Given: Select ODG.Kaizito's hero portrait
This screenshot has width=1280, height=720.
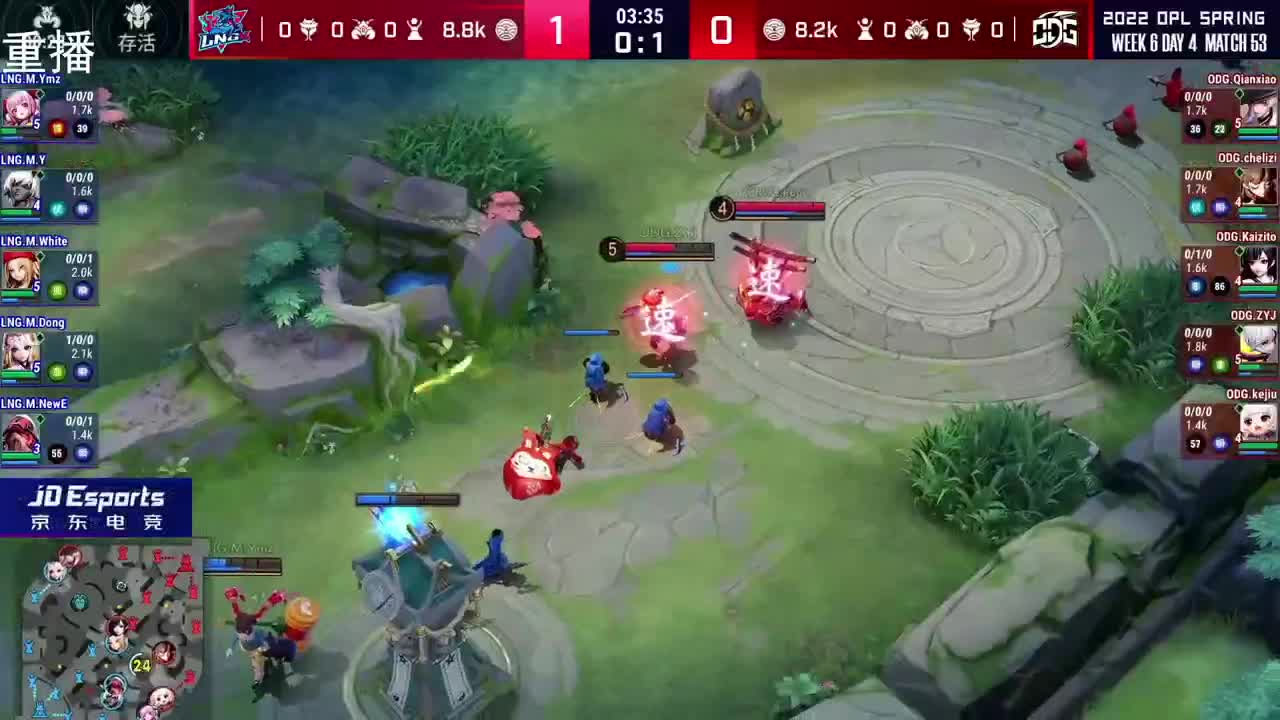Looking at the screenshot, I should [1258, 268].
